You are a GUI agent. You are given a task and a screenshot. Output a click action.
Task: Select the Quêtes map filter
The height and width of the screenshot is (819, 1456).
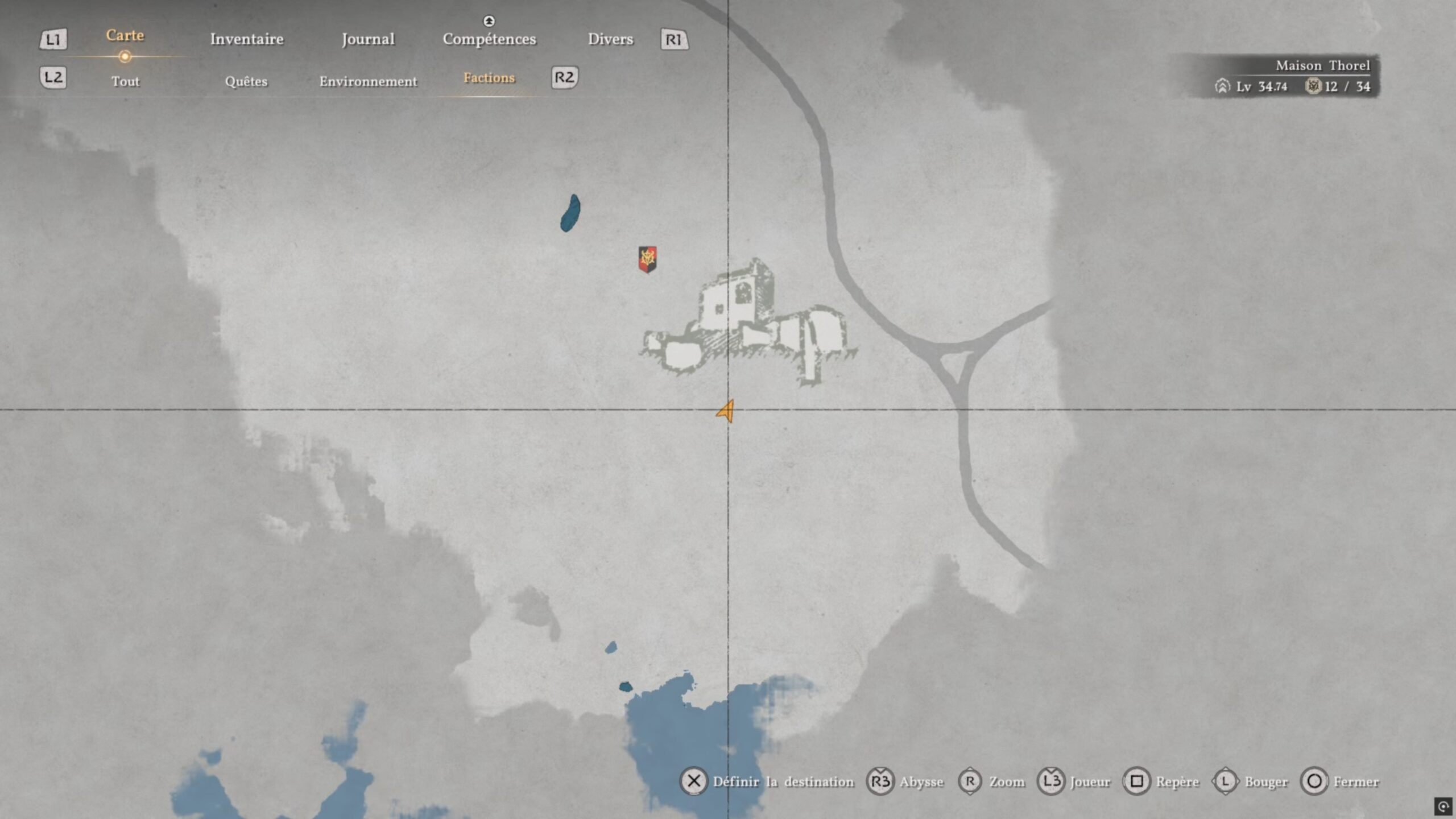pos(246,81)
